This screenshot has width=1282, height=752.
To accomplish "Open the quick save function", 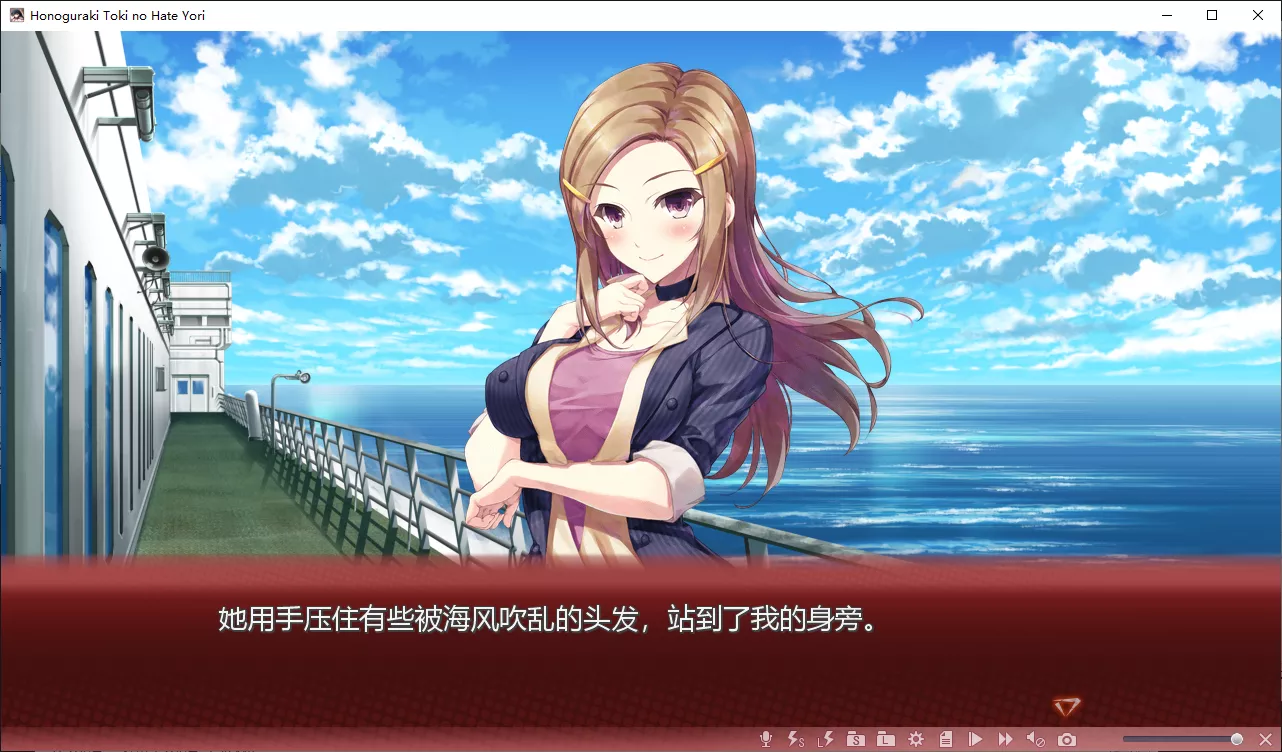I will pyautogui.click(x=795, y=738).
